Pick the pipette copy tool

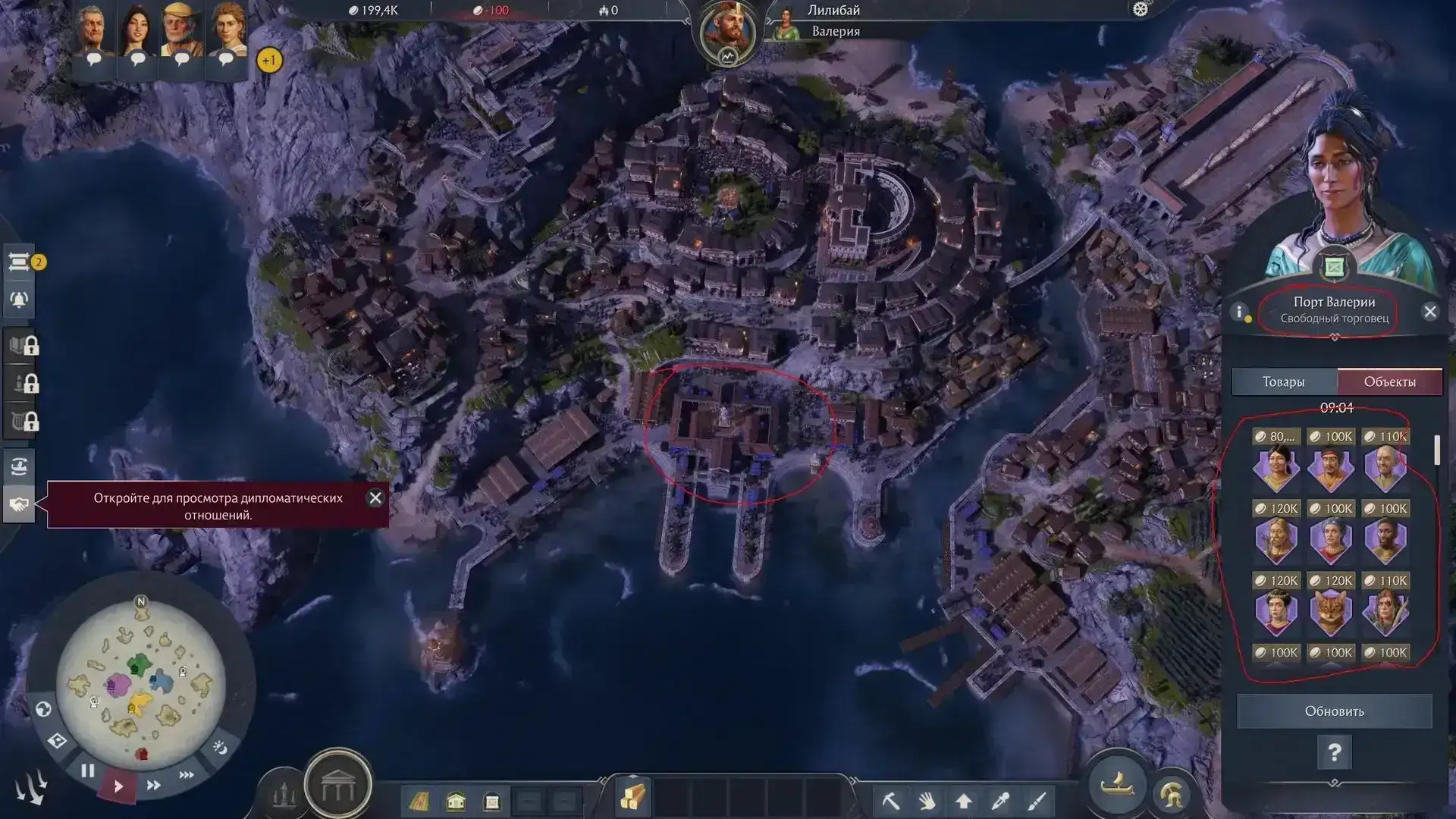point(1000,801)
